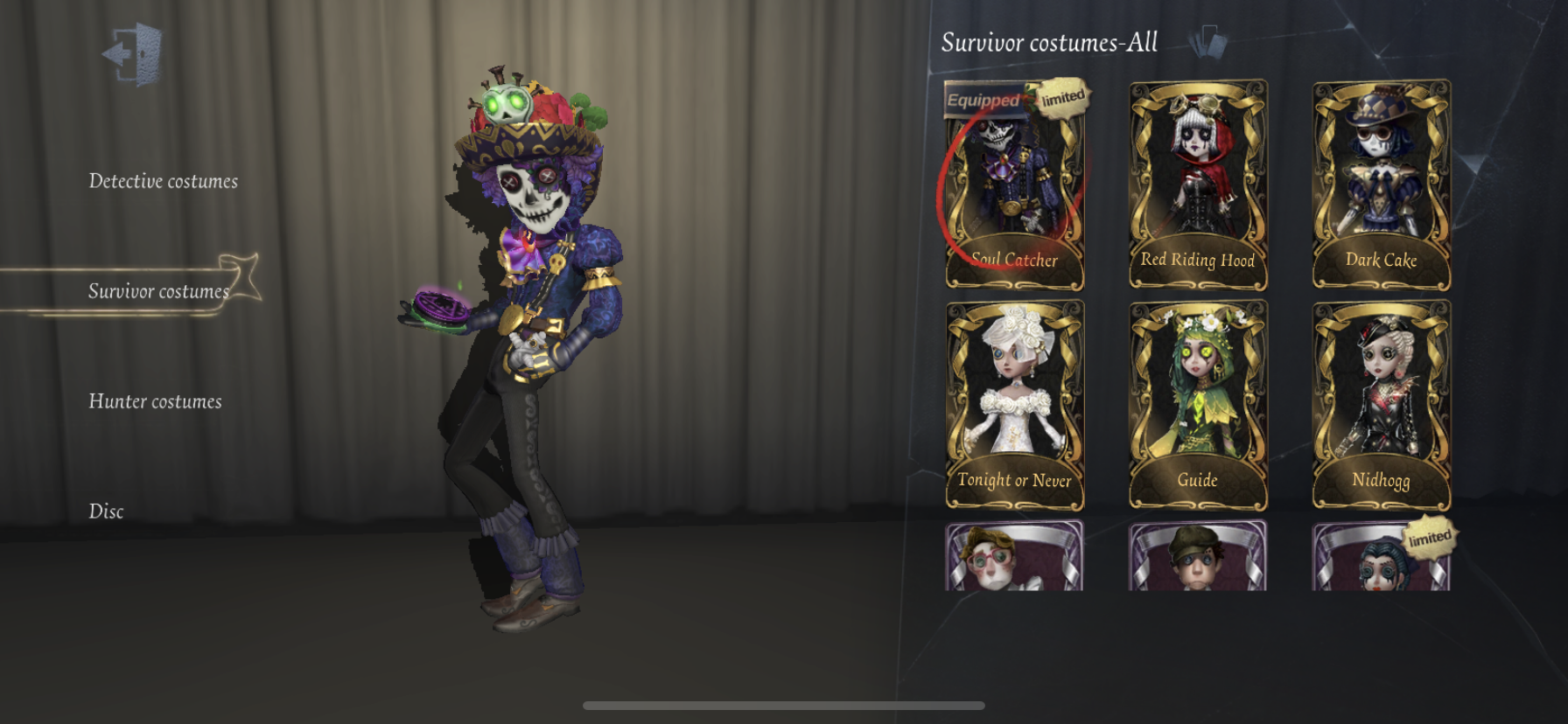Screen dimensions: 1568x724
Task: Click the limited ribbon on Soul Catcher card
Action: point(1061,99)
